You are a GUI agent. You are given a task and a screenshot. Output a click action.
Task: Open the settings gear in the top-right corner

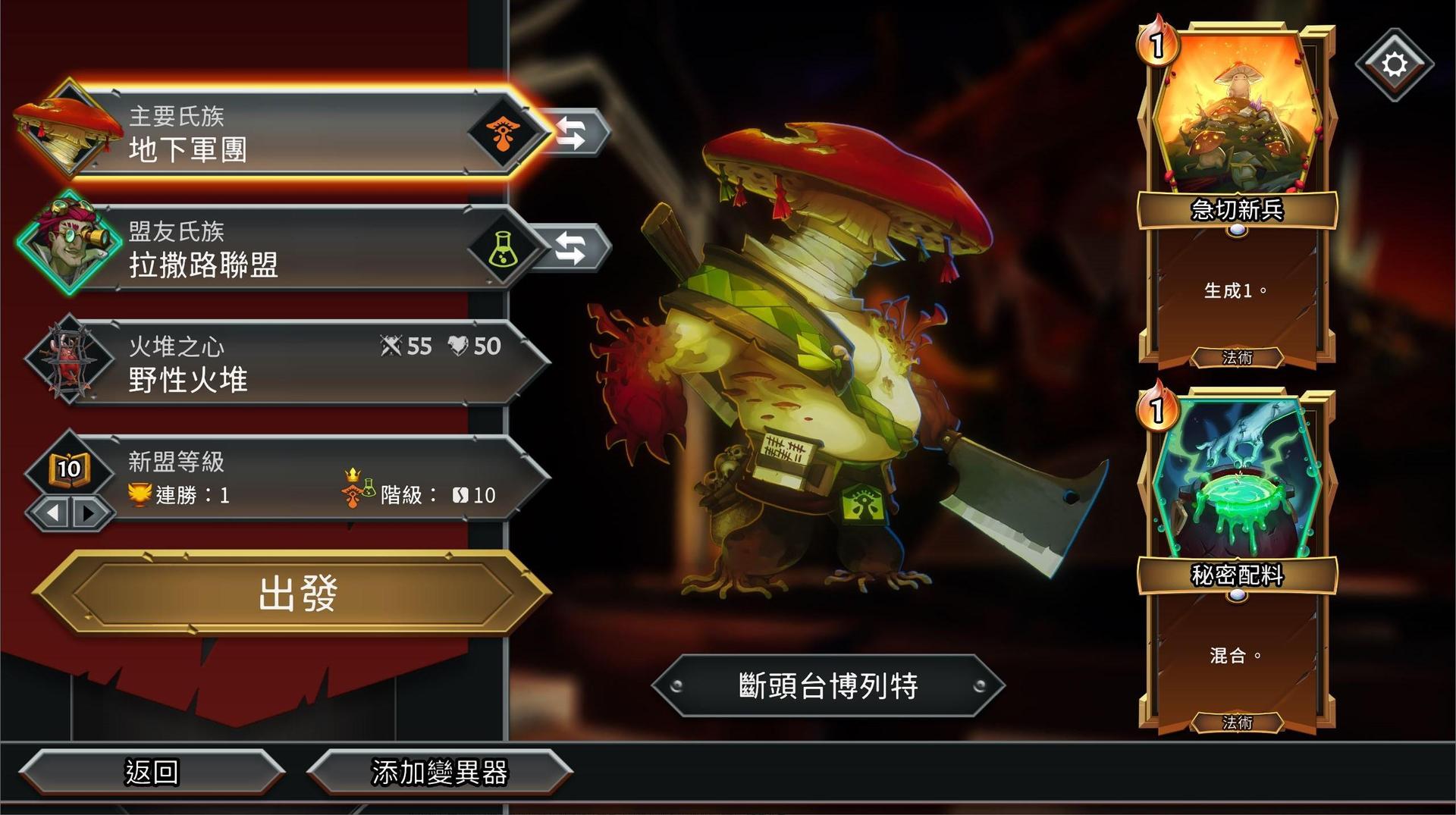1395,65
